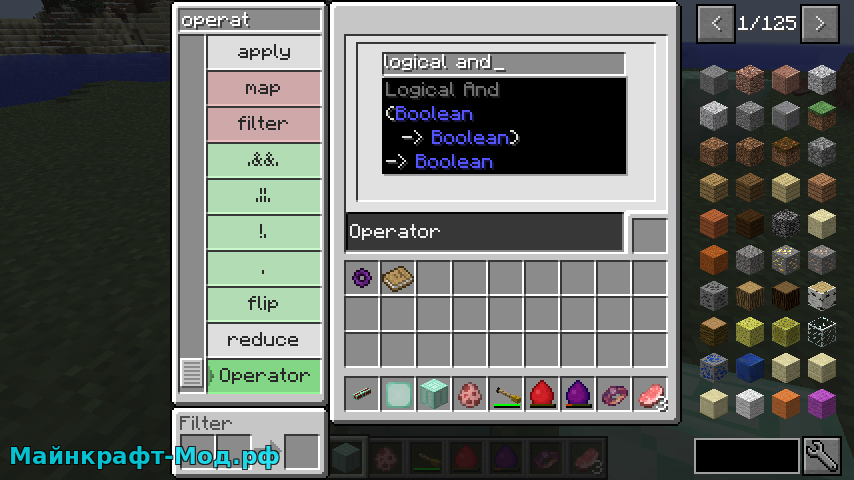Viewport: 854px width, 480px height.
Task: Select the spotted spawn egg in hotbar
Action: tap(470, 393)
